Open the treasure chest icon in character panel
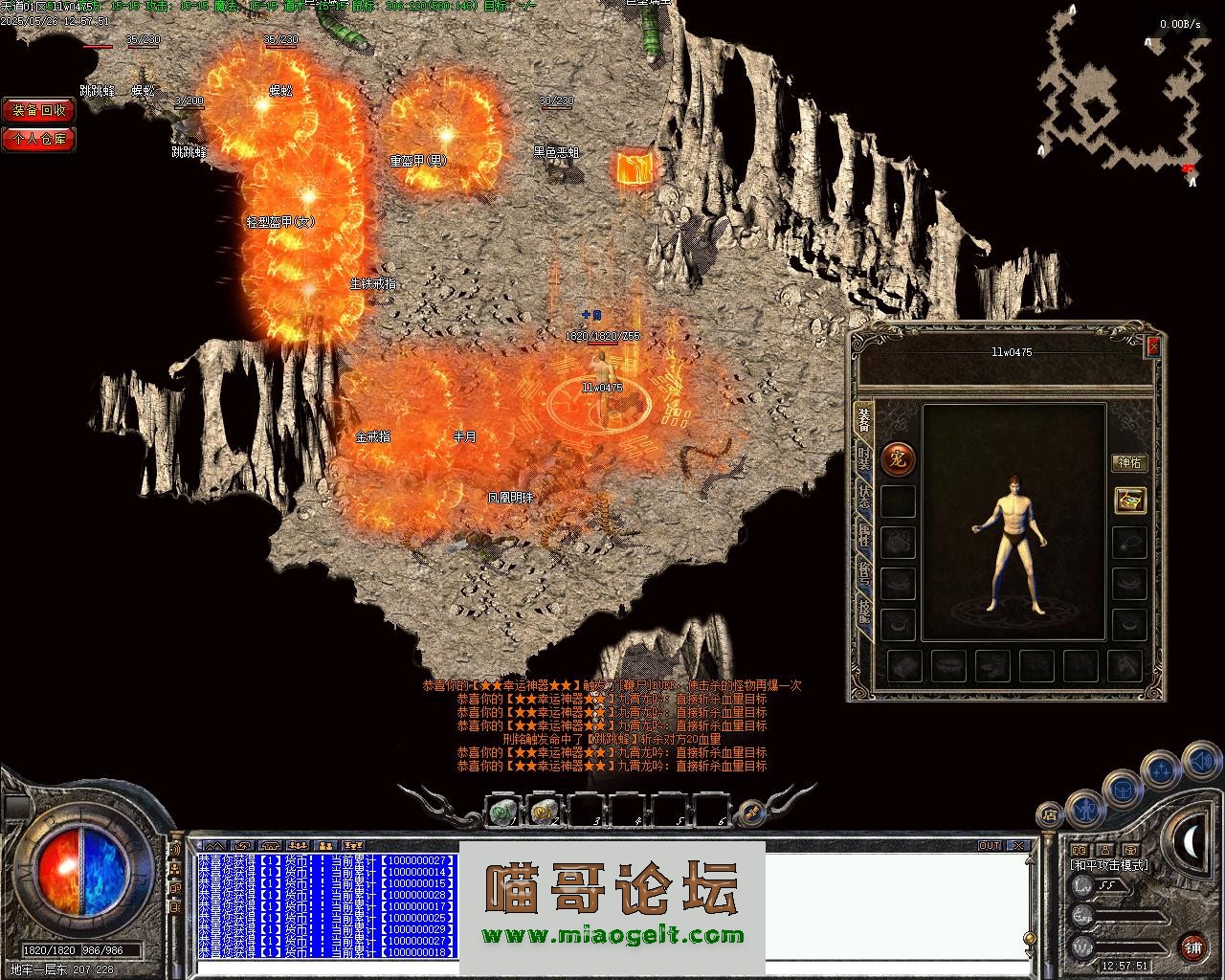 point(1130,500)
